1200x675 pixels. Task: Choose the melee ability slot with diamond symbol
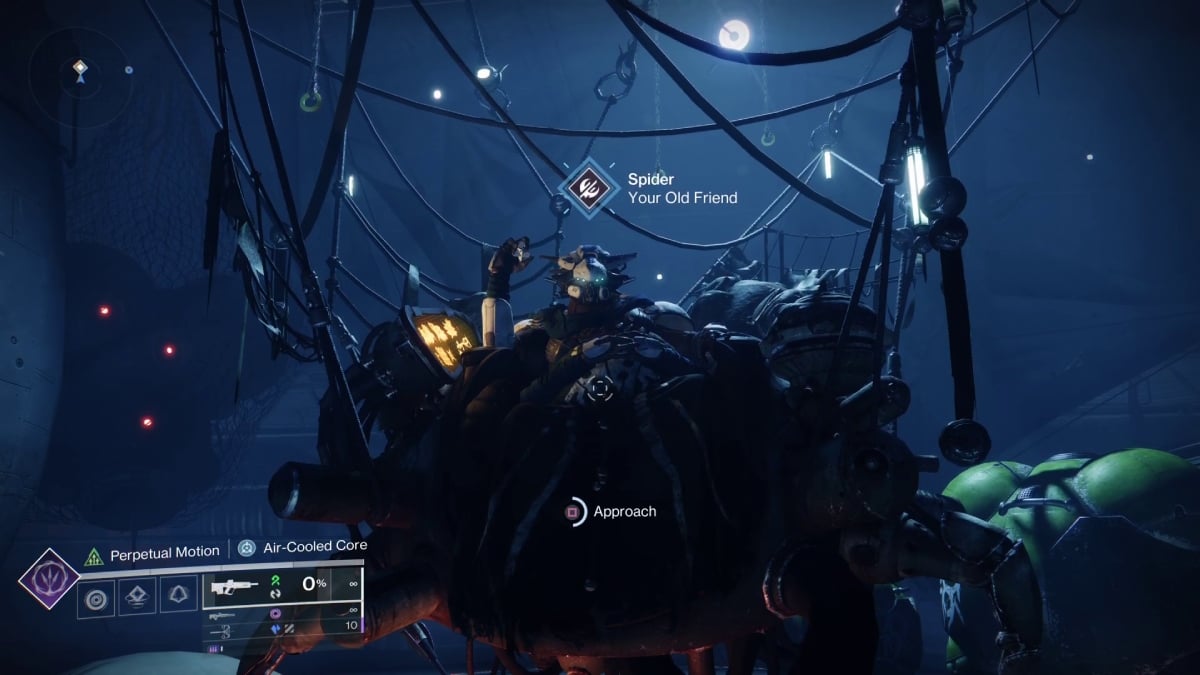(x=137, y=599)
